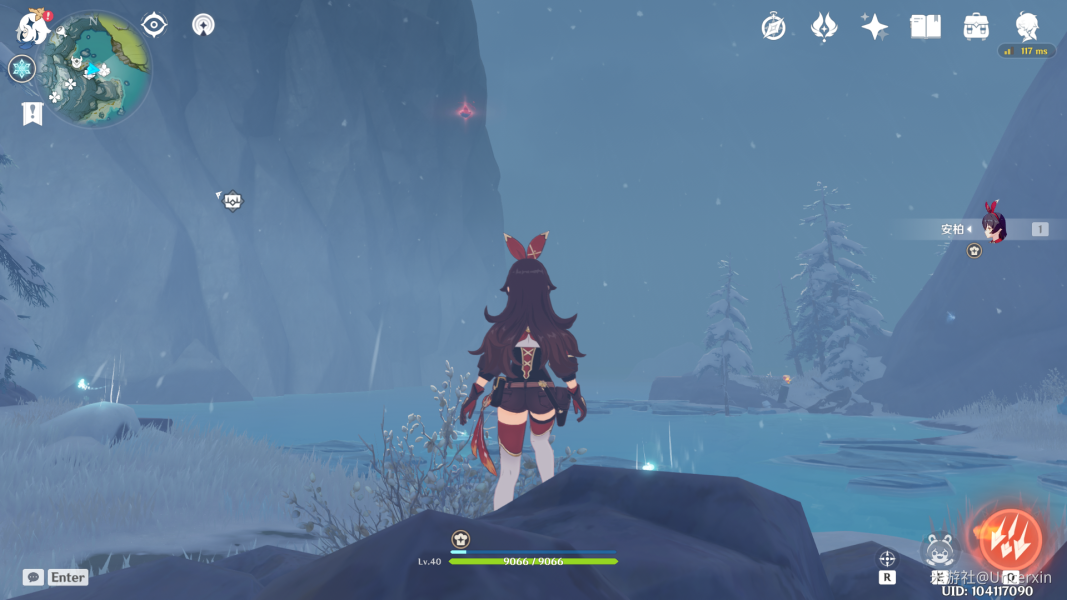Open the four-pointed star wish icon

(x=874, y=27)
